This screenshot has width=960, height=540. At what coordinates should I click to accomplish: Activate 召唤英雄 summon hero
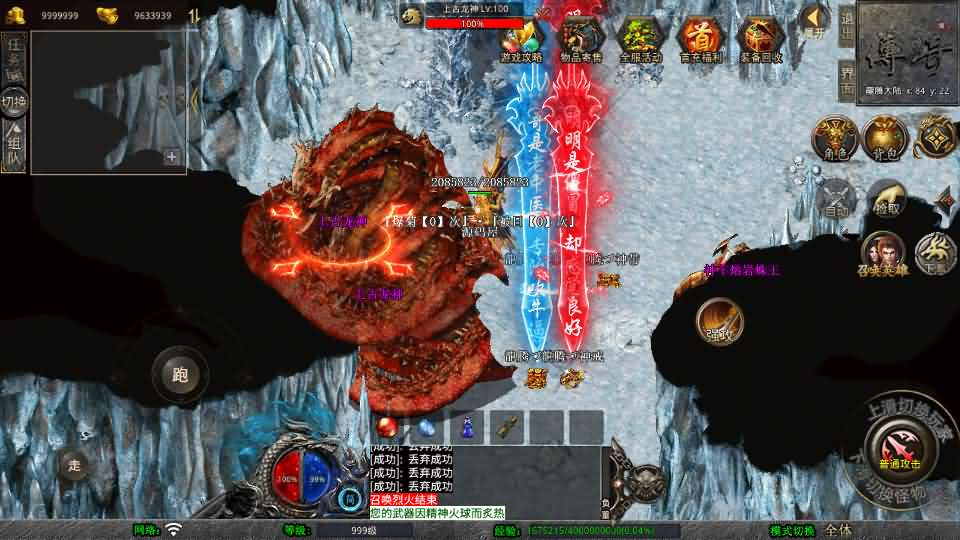point(883,253)
